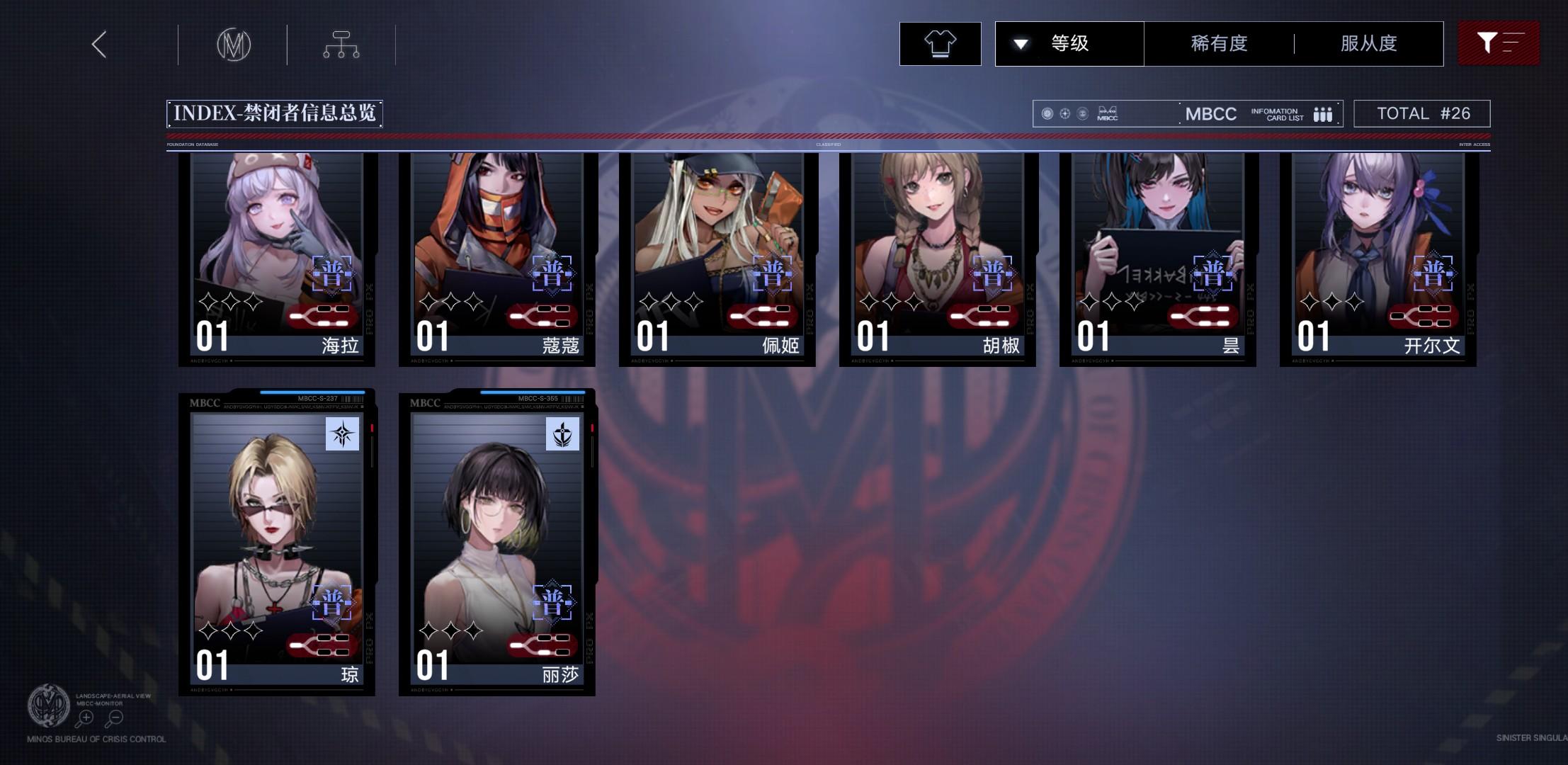The height and width of the screenshot is (765, 1568).
Task: Sort the list by 等级
Action: (x=1069, y=44)
